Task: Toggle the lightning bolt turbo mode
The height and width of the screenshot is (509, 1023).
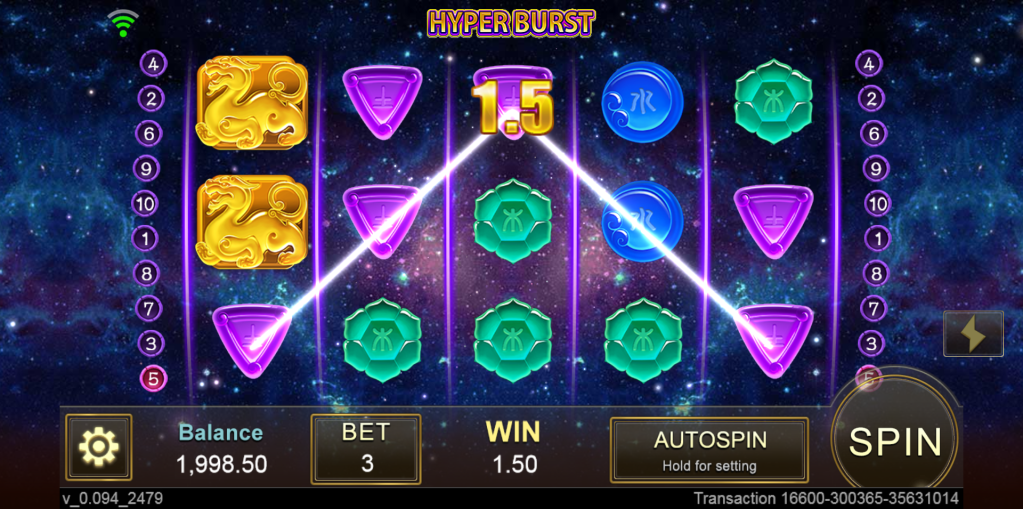Action: 973,334
